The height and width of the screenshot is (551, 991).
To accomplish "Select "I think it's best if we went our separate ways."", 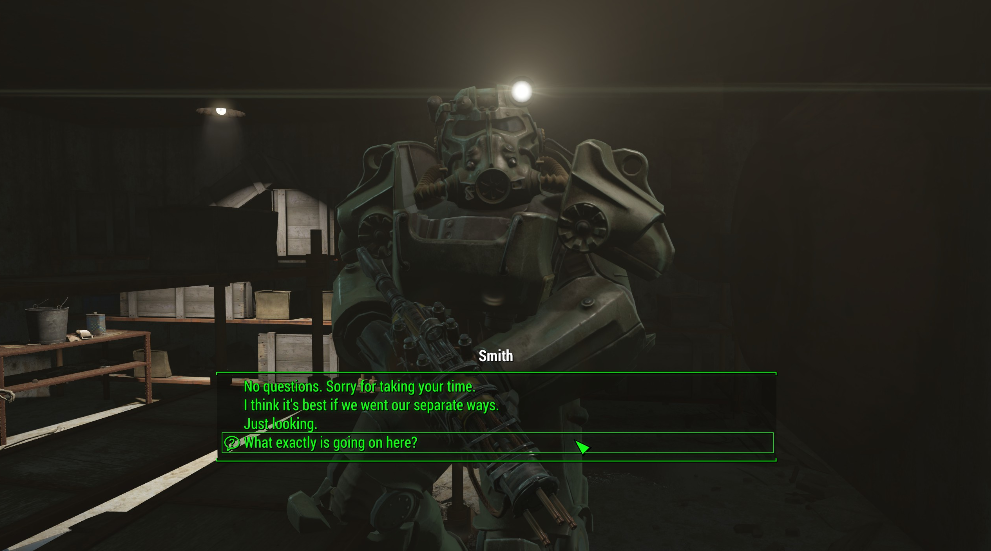I will 371,405.
